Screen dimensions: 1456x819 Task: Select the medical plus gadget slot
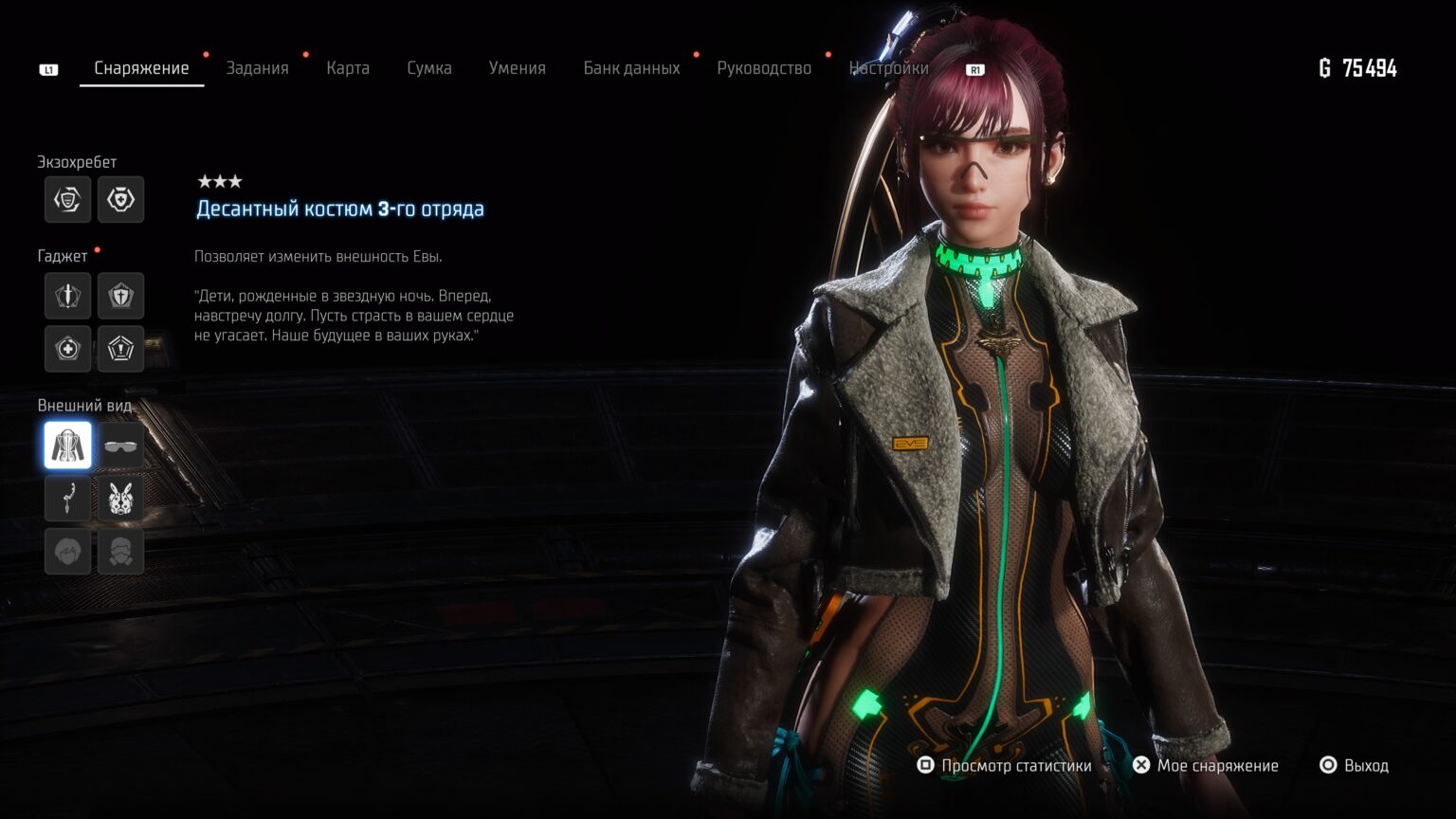pyautogui.click(x=68, y=349)
